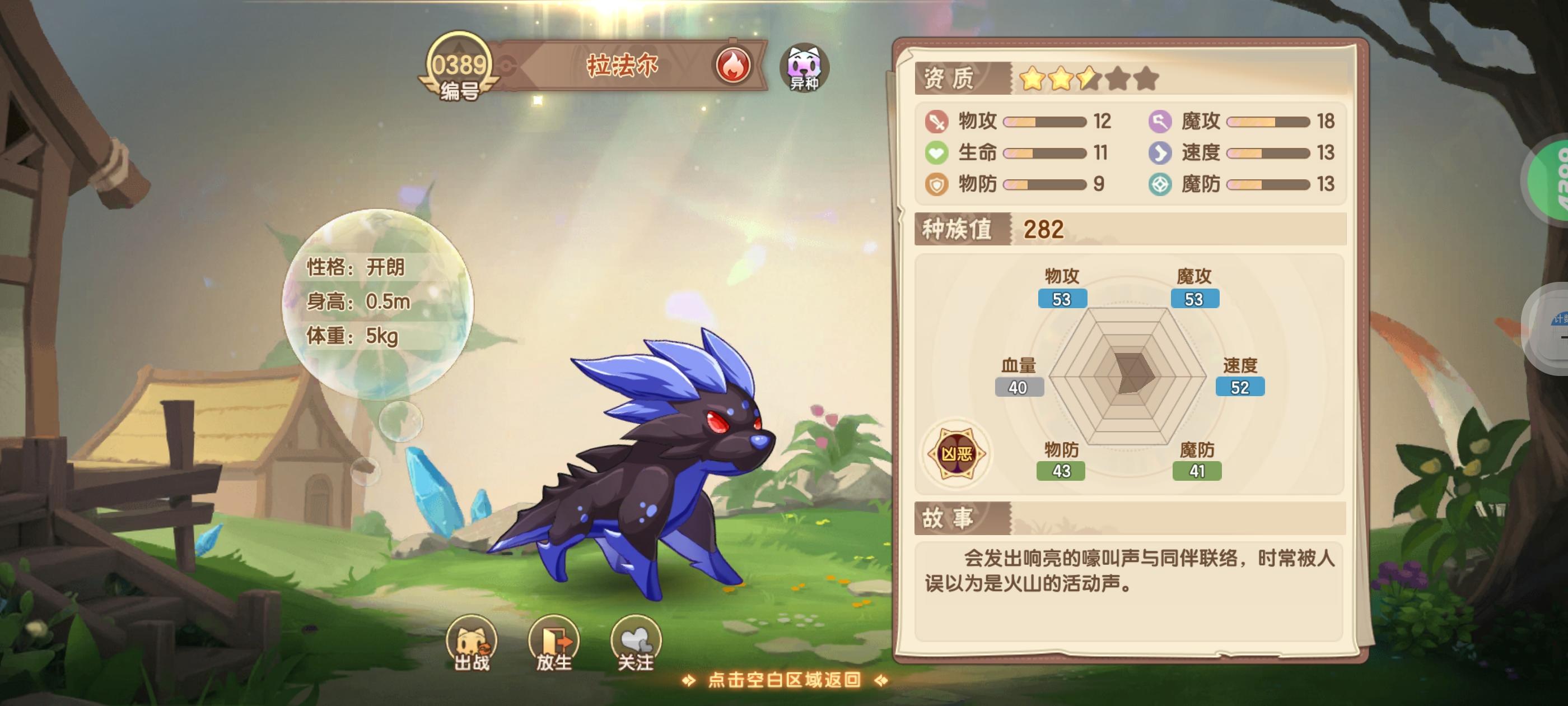Select the 拉法尔 name banner

(x=621, y=63)
